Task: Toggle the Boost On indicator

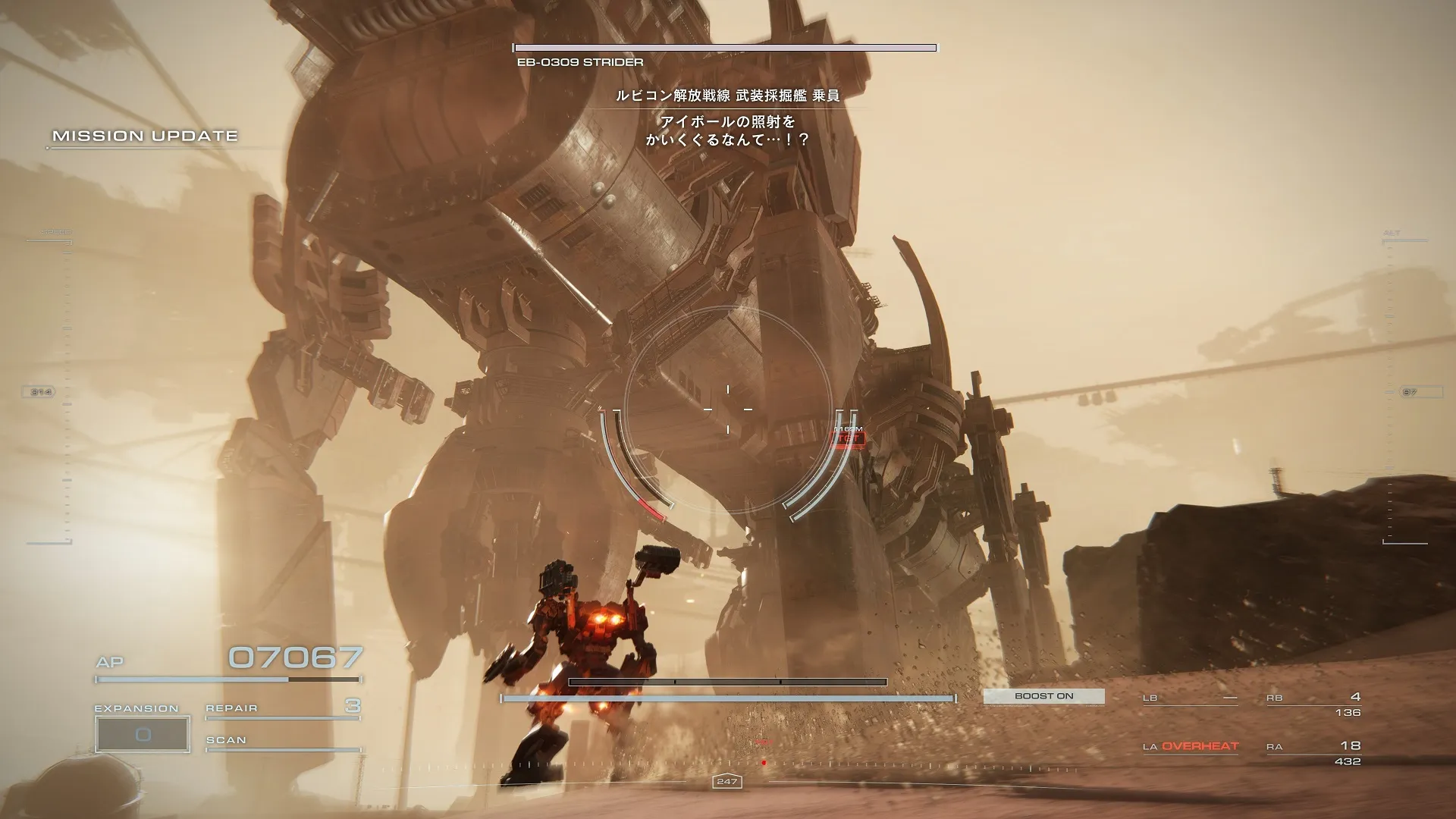Action: 1043,696
